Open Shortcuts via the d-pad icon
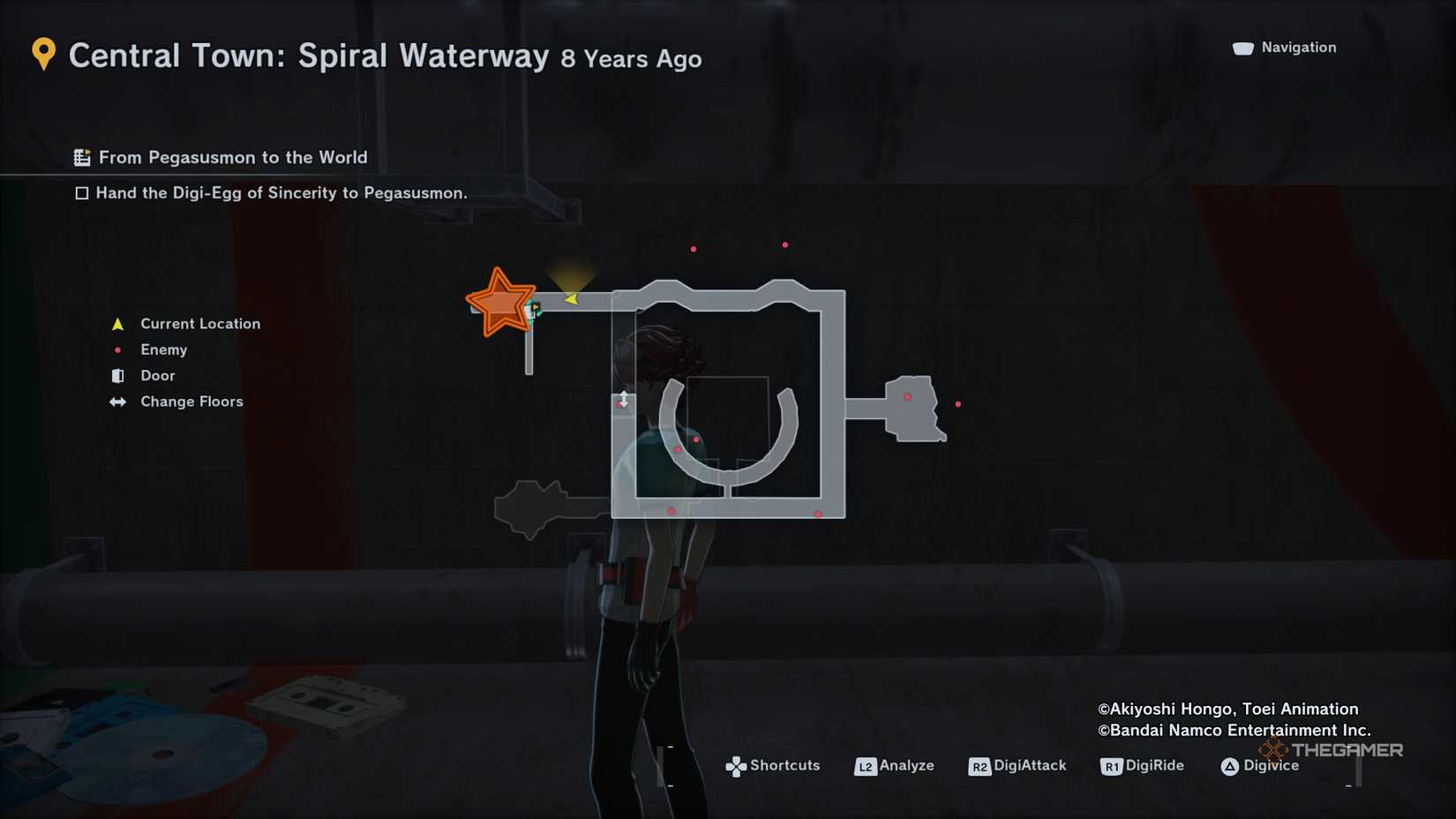Screen dimensions: 1456x819 pos(734,765)
